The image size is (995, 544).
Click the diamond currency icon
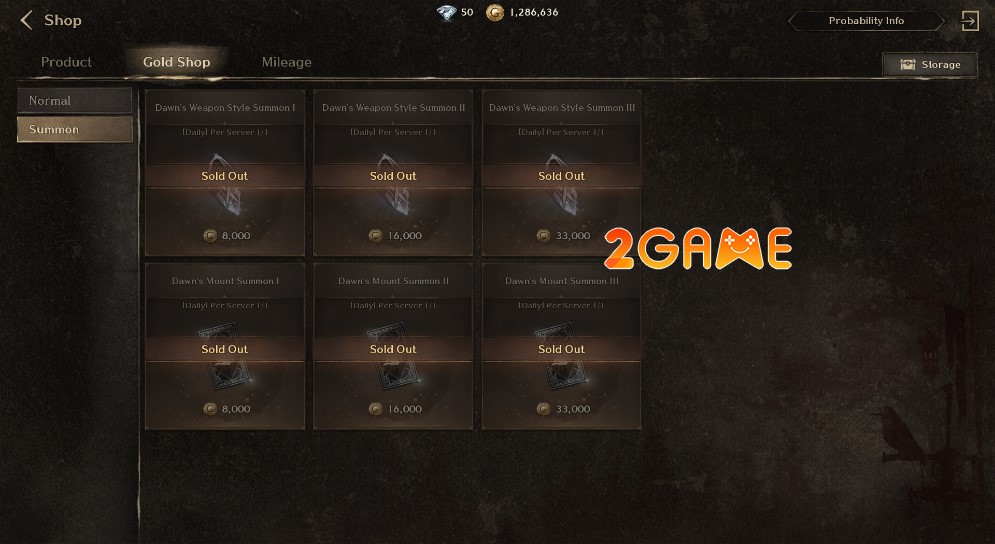click(446, 13)
